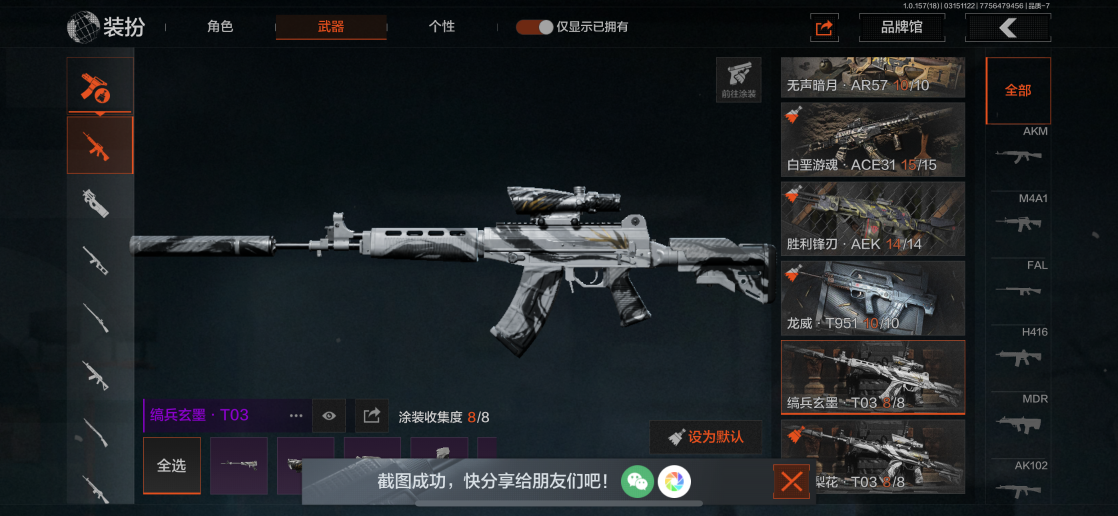Toggle the 仅显示已拥有 switch
1118x516 pixels.
(535, 27)
